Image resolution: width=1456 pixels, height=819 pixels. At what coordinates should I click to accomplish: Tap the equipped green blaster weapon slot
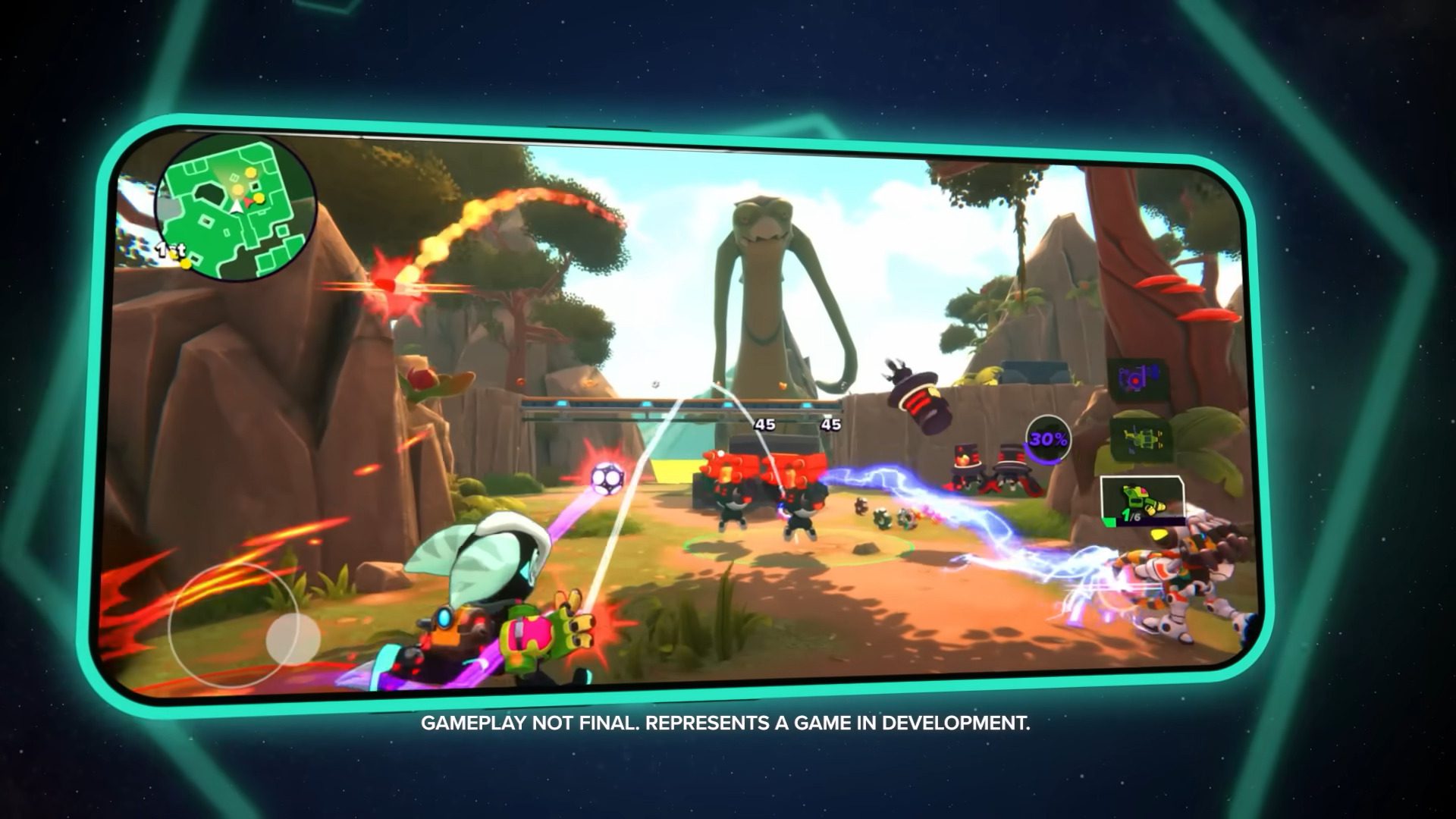1141,497
